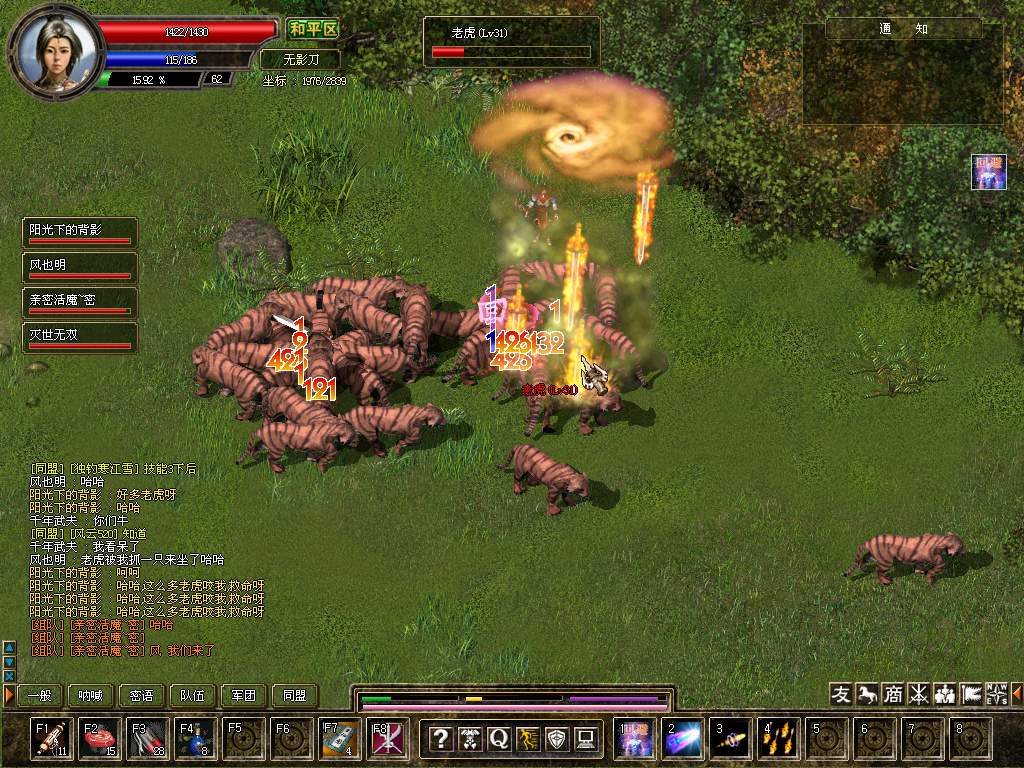Switch to the 队伍 team chat
The height and width of the screenshot is (768, 1024).
(192, 695)
